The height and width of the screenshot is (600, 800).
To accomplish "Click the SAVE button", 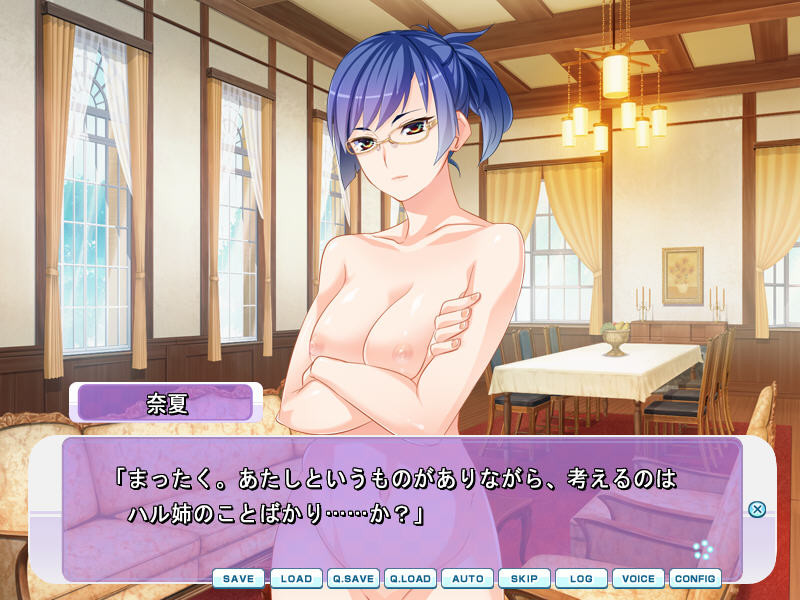I will (238, 578).
